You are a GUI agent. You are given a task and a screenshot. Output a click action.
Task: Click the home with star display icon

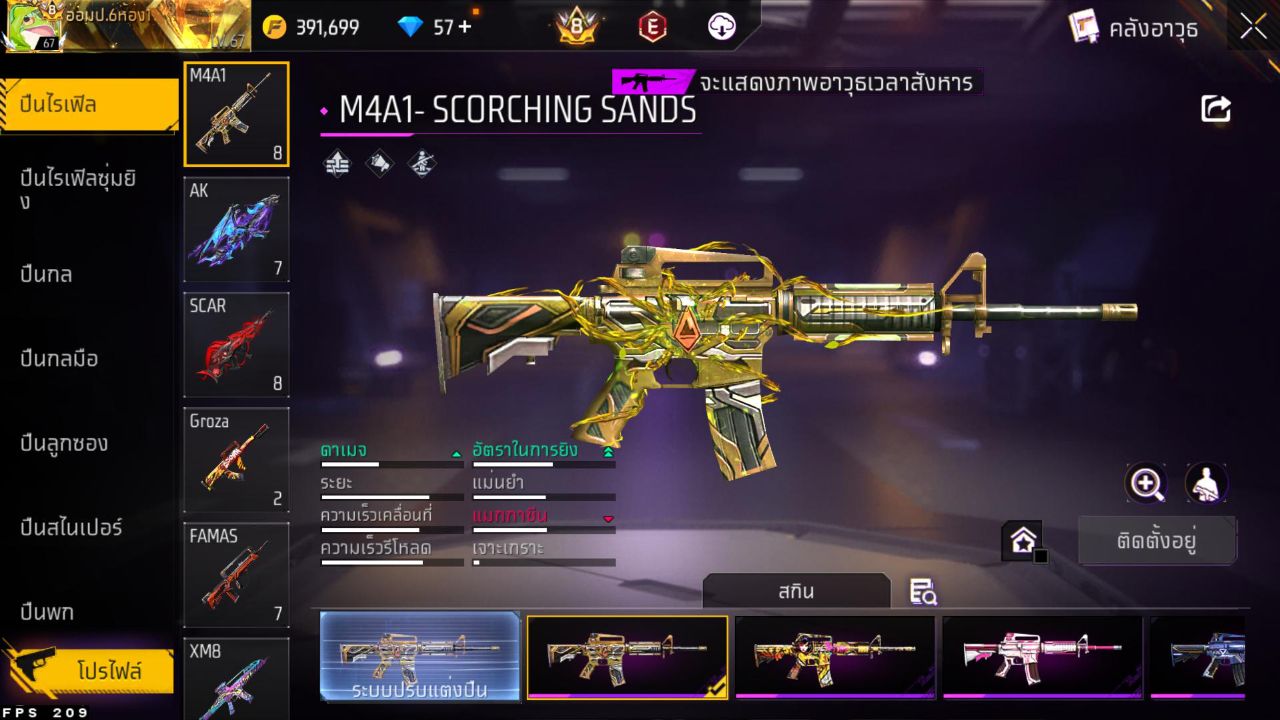coord(1022,539)
